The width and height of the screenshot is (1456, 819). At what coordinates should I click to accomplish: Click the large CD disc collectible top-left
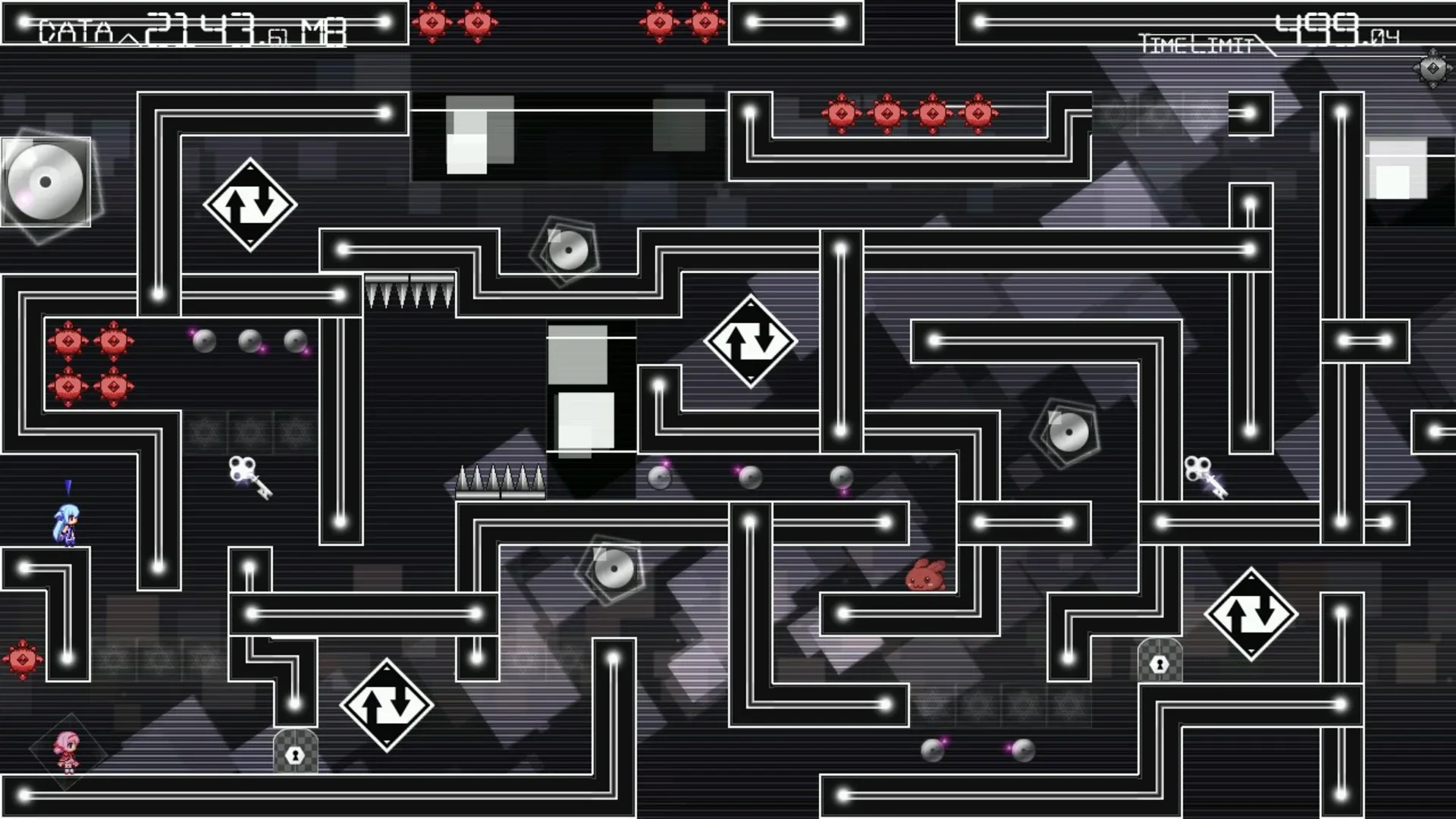(x=45, y=180)
